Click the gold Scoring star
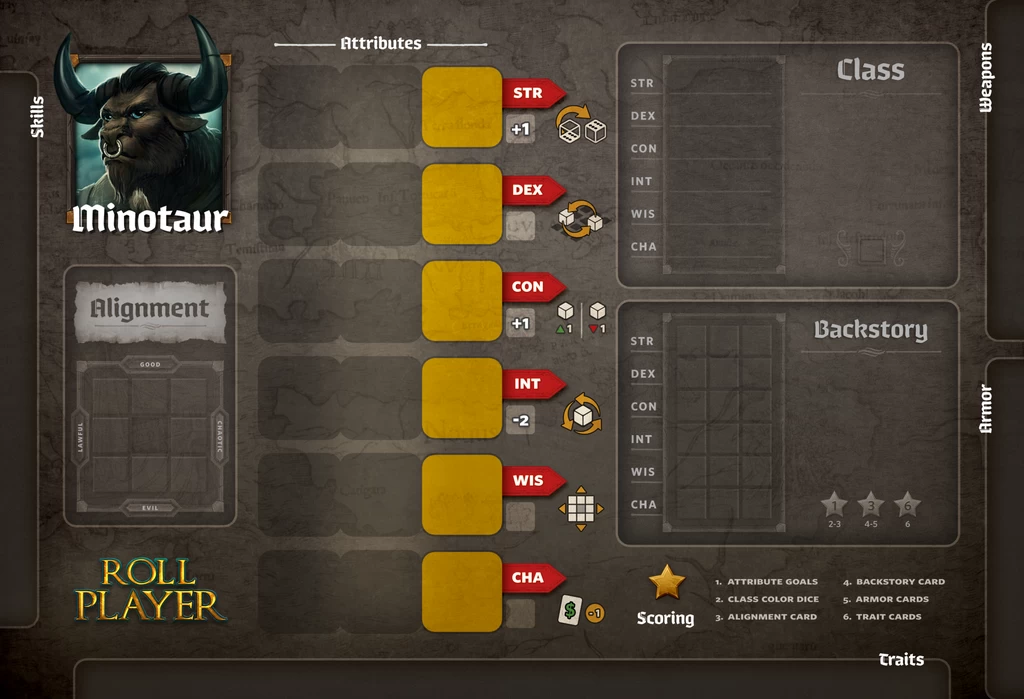1024x699 pixels. 666,582
